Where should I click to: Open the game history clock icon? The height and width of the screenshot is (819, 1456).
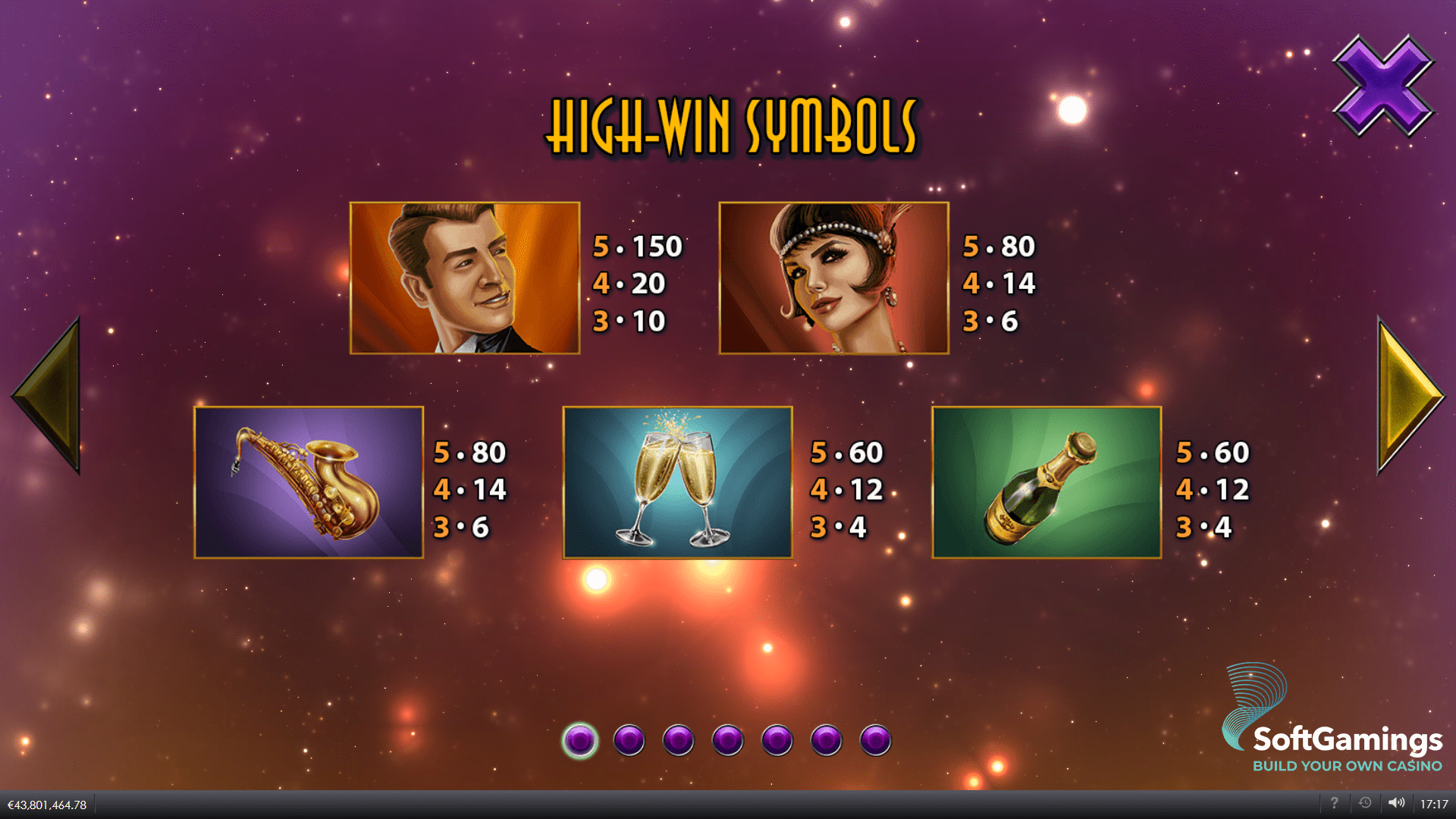coord(1365,804)
